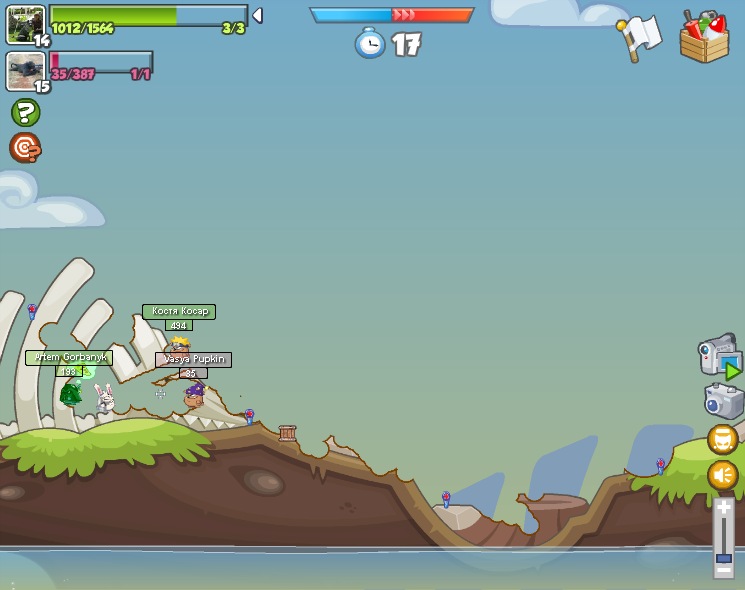Viewport: 745px width, 590px height.
Task: Collapse the team bars with the white arrow
Action: (257, 15)
